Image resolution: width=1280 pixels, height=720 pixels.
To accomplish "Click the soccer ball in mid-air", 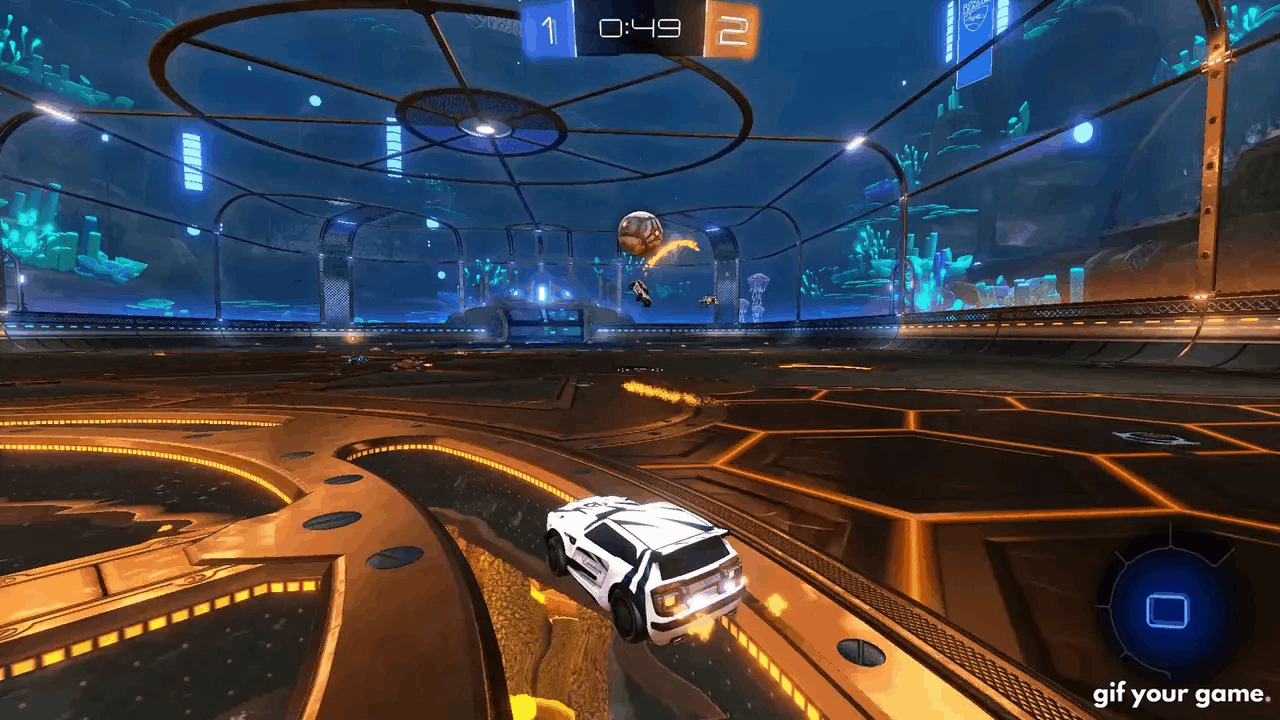I will click(x=640, y=232).
